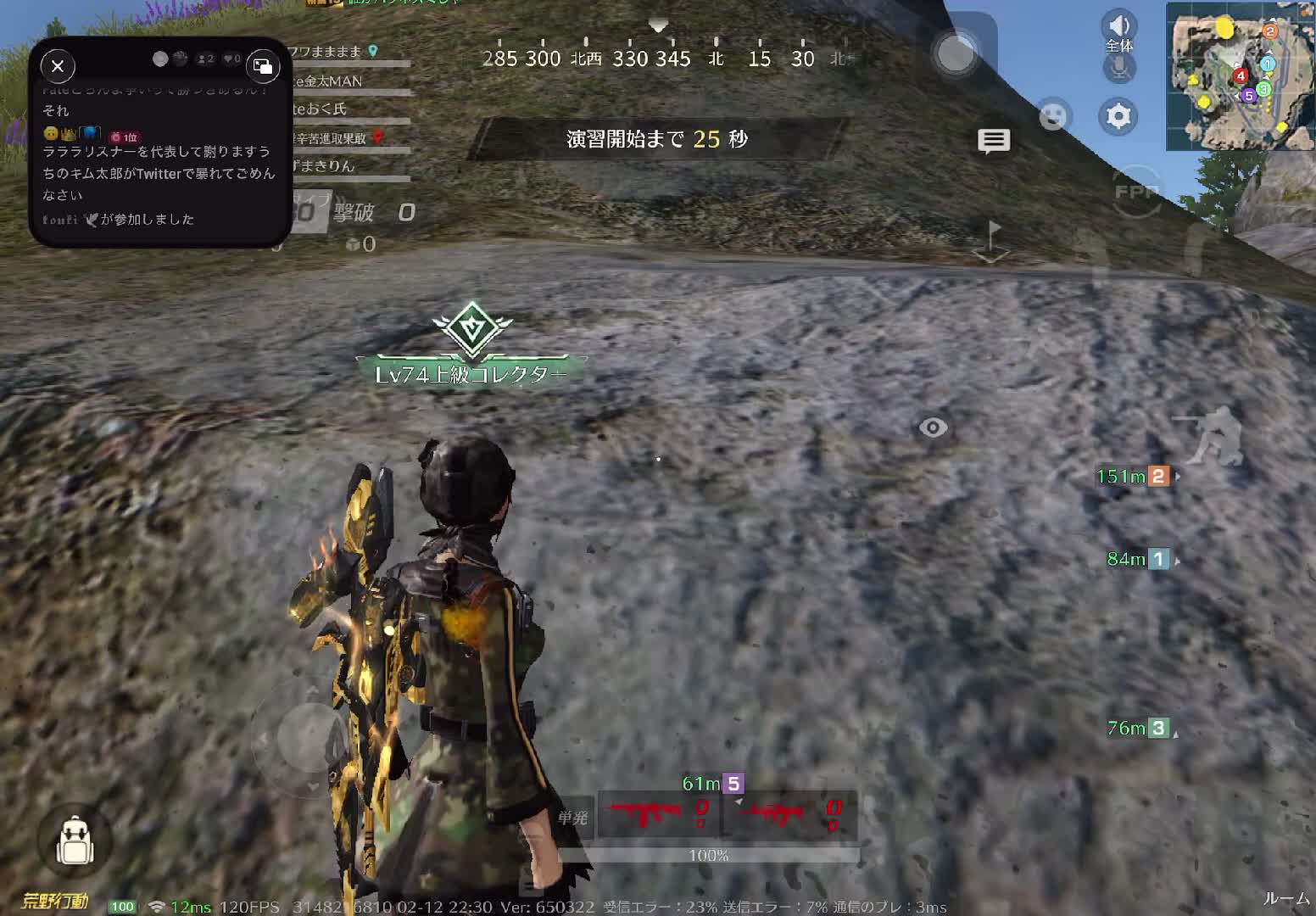Tap the ルーム label

pos(1285,899)
